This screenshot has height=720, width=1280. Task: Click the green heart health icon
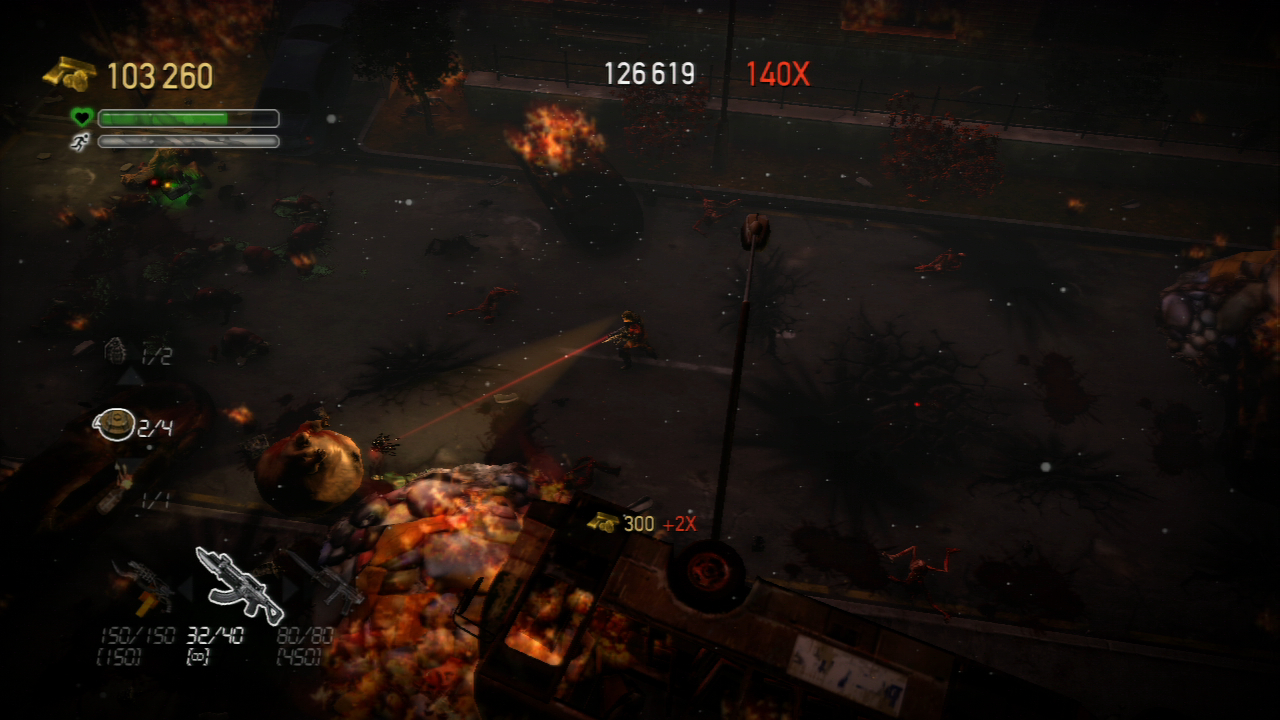click(x=81, y=118)
